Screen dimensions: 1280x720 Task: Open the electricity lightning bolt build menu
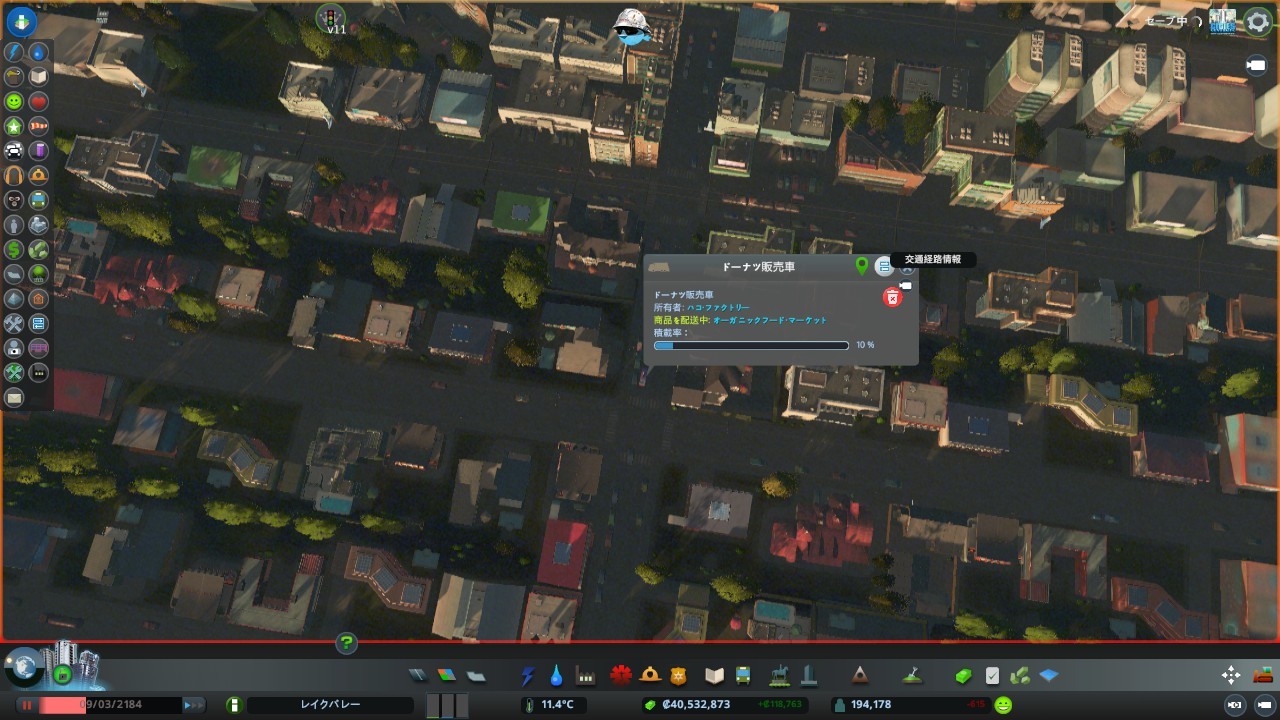[528, 676]
